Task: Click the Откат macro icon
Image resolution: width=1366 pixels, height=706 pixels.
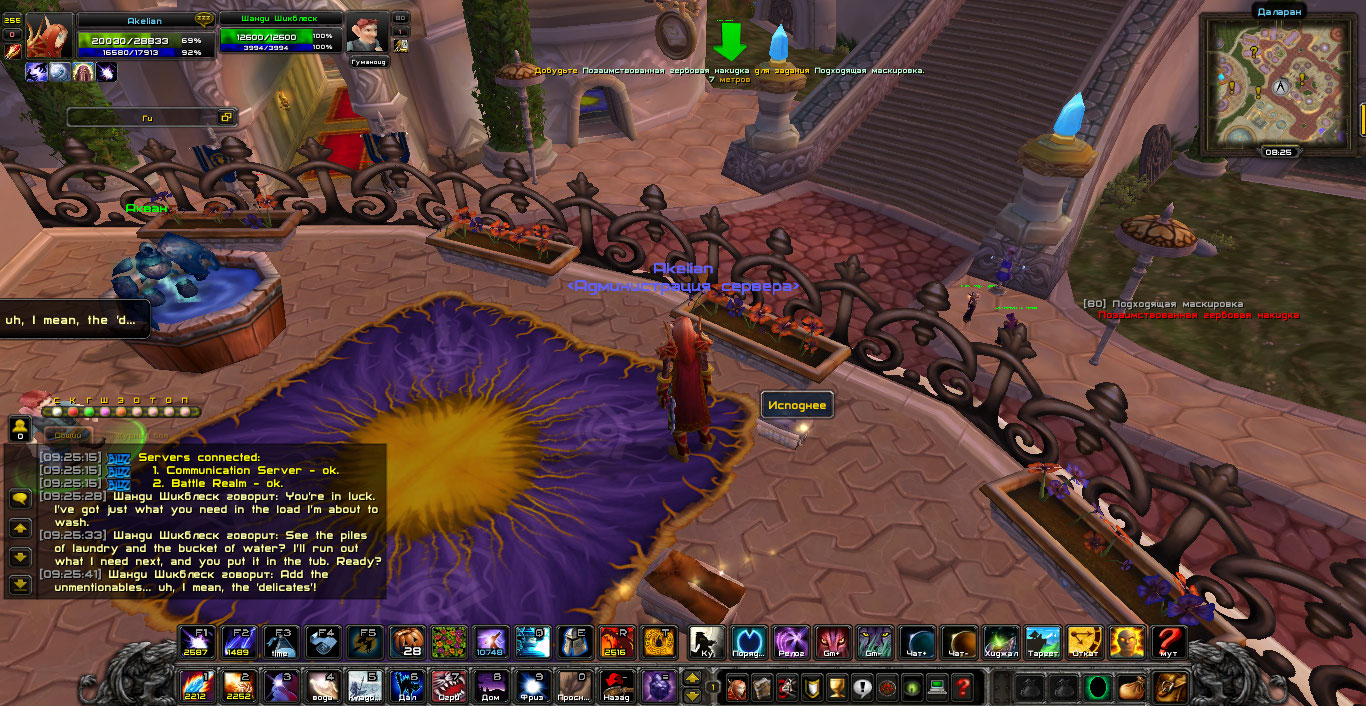Action: [1085, 642]
